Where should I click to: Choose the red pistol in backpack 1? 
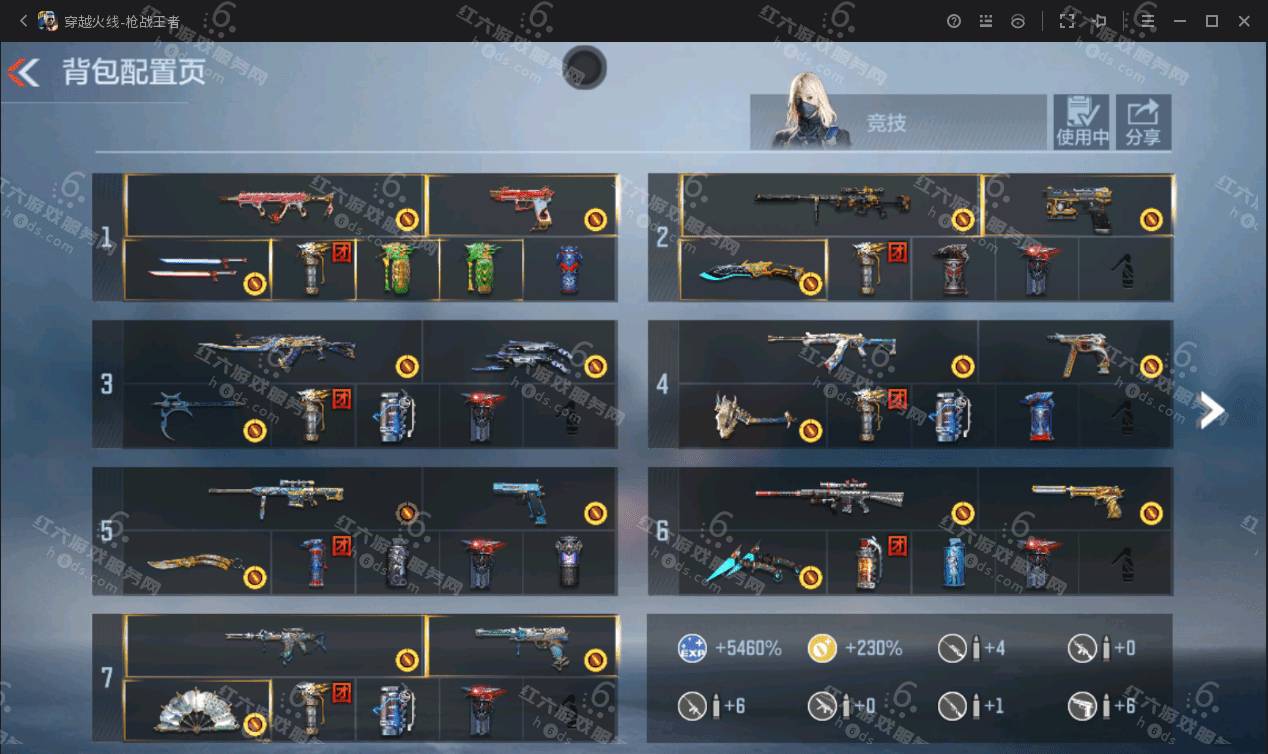click(521, 205)
